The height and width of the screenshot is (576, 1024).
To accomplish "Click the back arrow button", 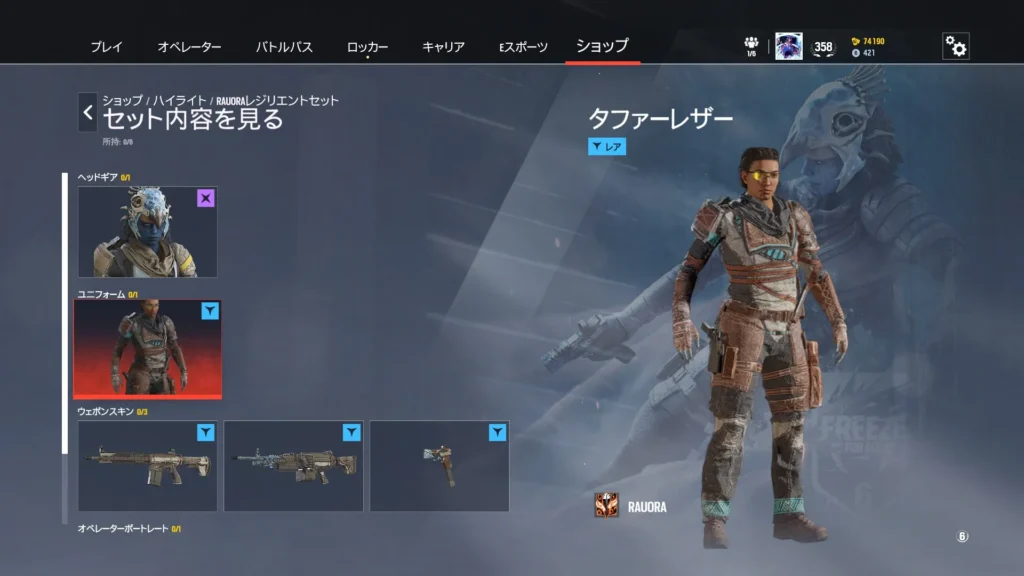I will click(x=88, y=112).
